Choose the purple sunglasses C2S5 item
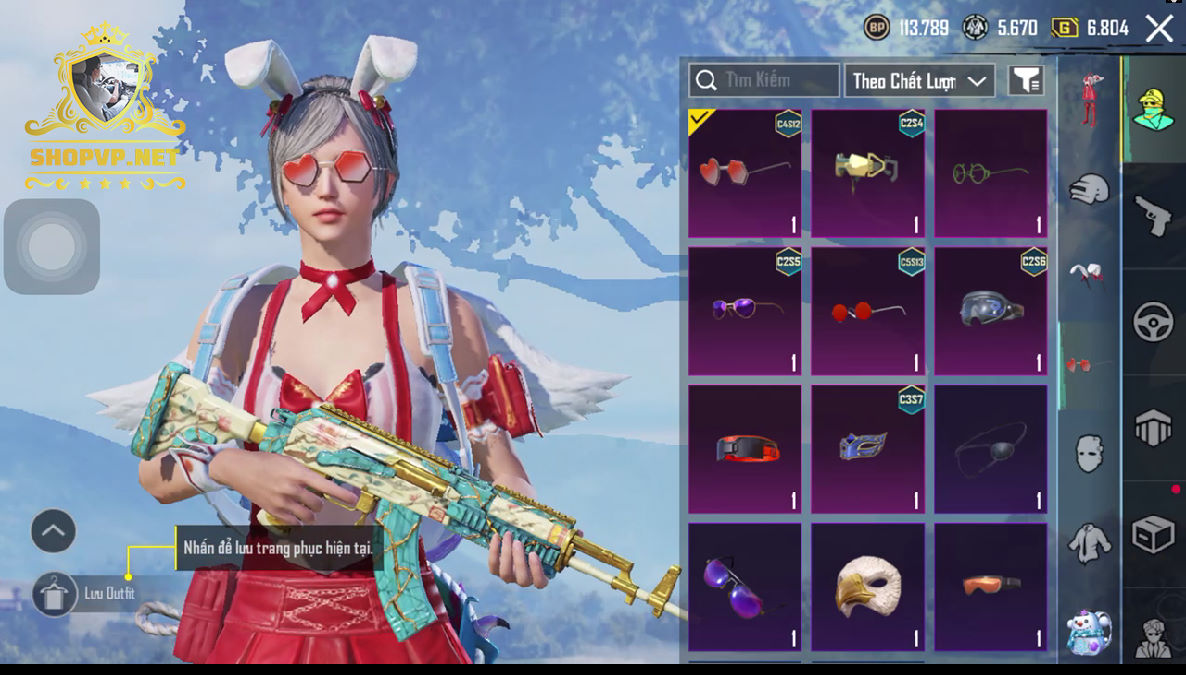The height and width of the screenshot is (675, 1186). pyautogui.click(x=745, y=311)
